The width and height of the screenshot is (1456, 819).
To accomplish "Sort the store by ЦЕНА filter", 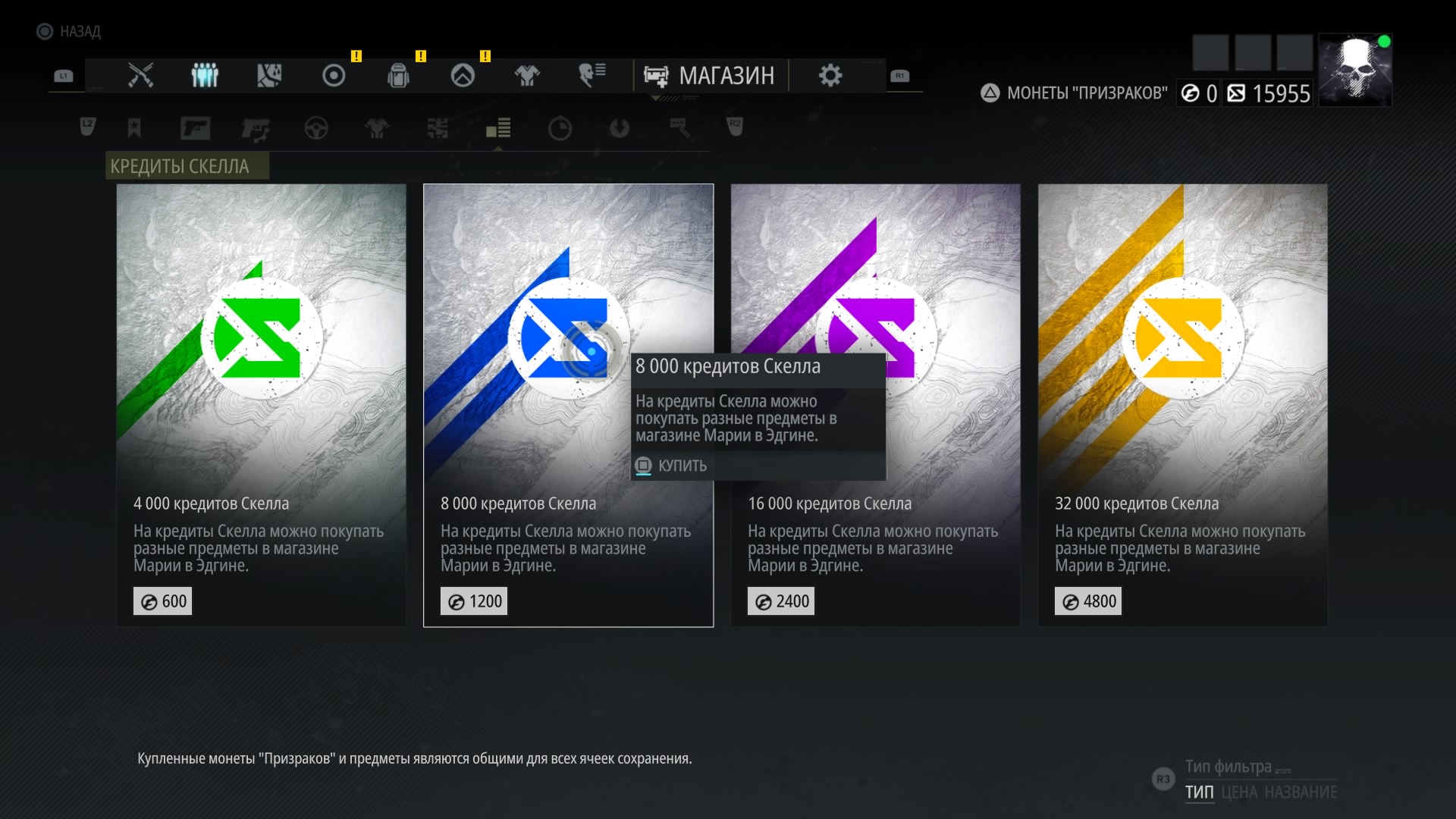I will point(1240,792).
